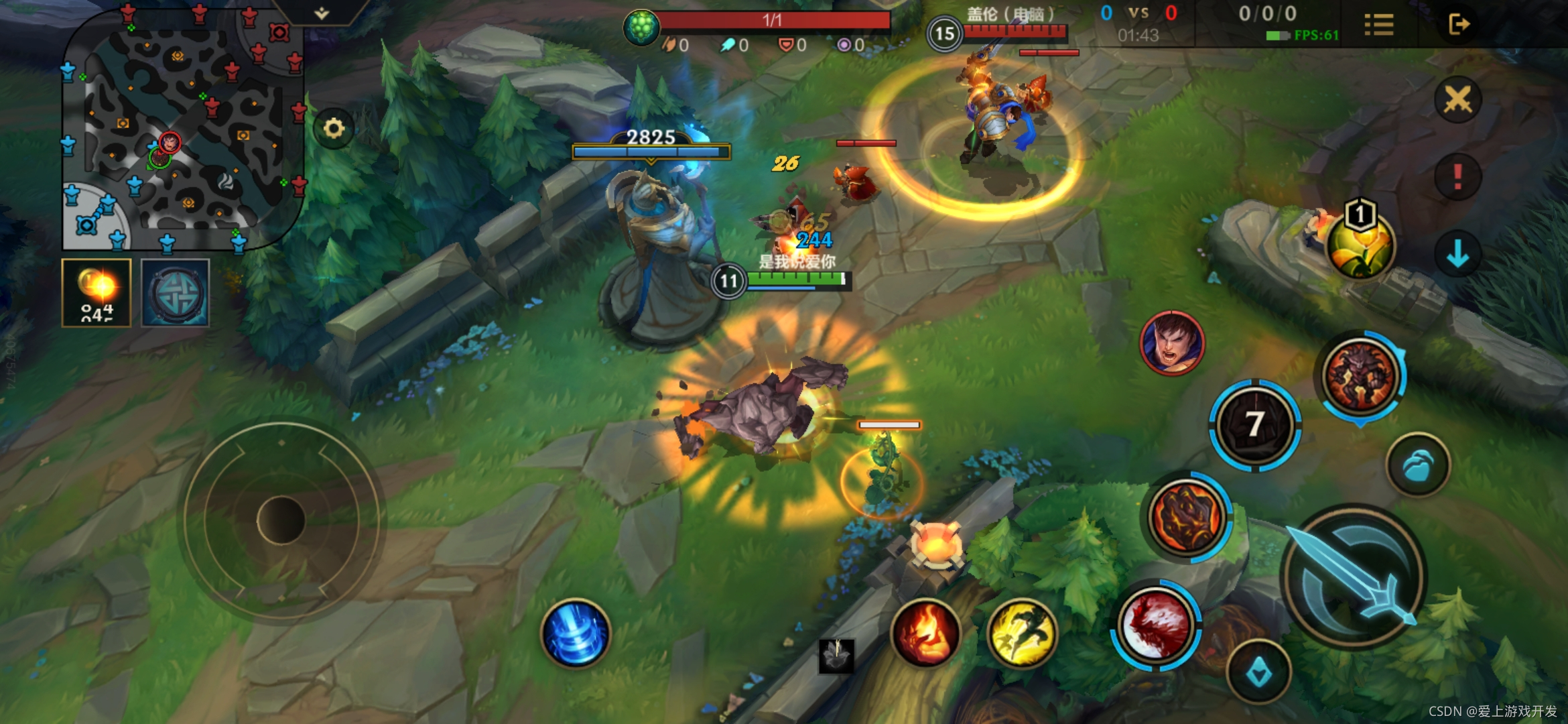Viewport: 1568px width, 724px height.
Task: Target the enemy champion portrait
Action: click(1172, 343)
